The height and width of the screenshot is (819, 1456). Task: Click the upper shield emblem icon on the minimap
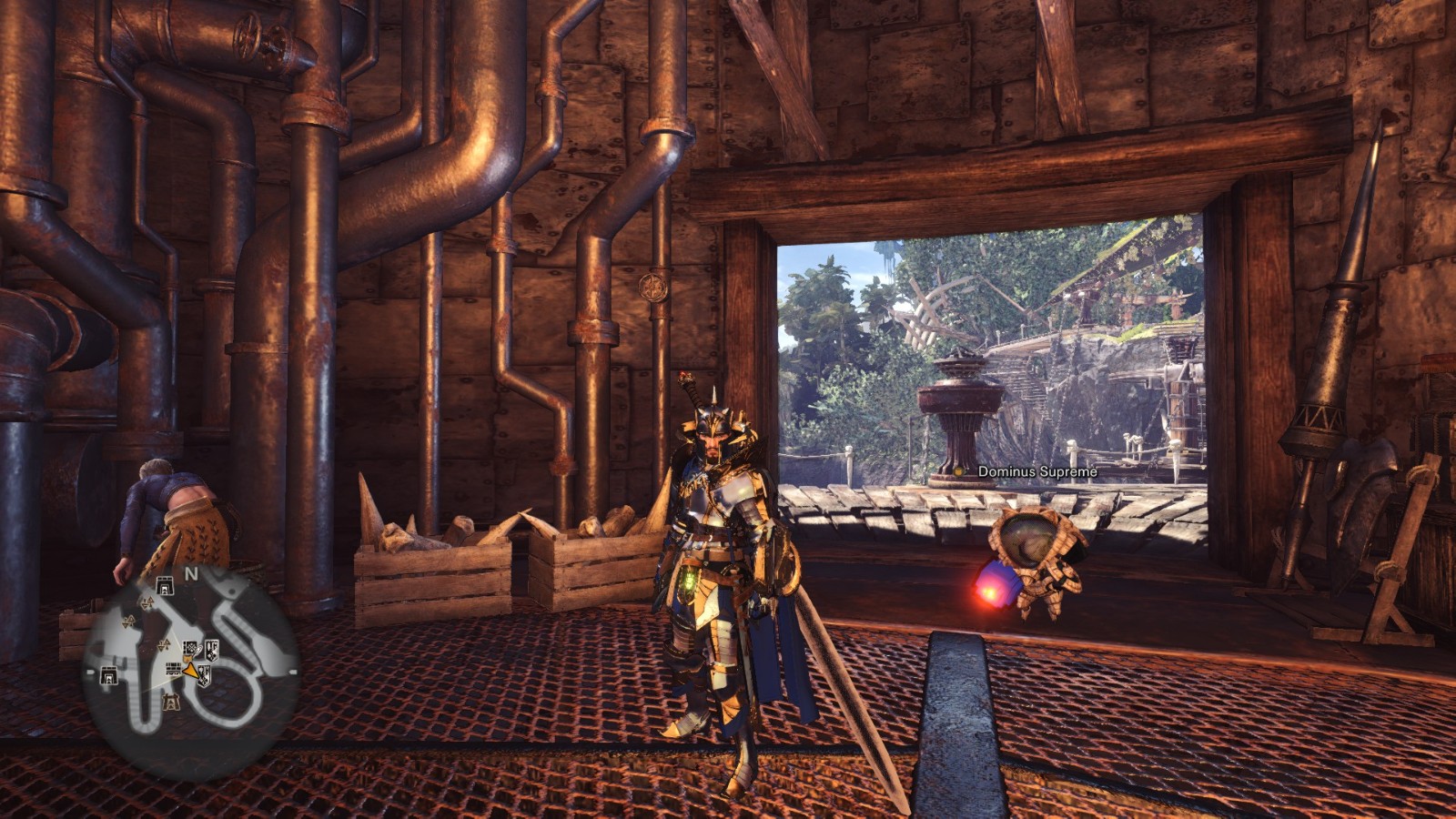point(211,650)
